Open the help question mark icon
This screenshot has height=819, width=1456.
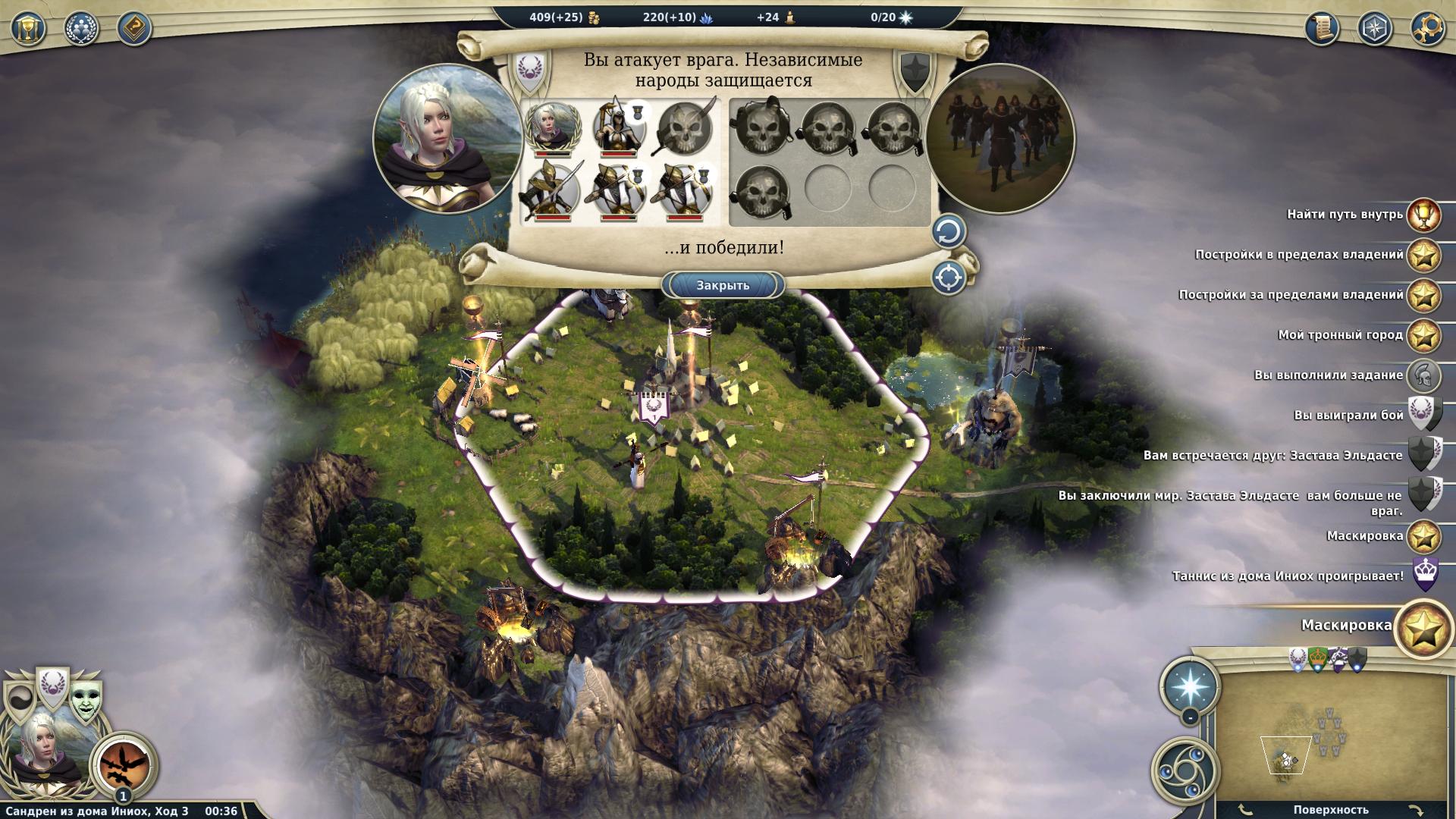point(134,29)
